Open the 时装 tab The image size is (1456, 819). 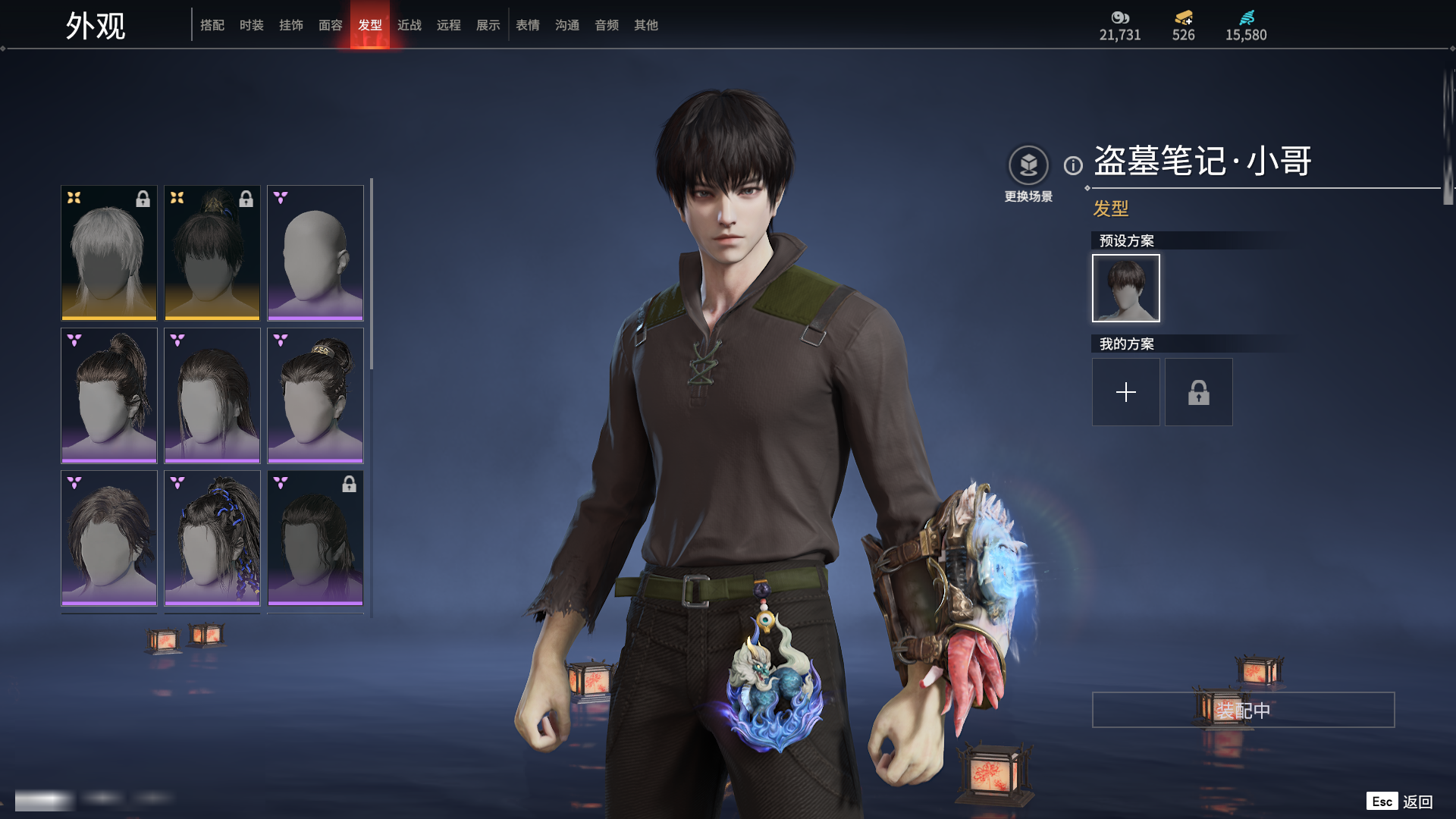tap(251, 25)
